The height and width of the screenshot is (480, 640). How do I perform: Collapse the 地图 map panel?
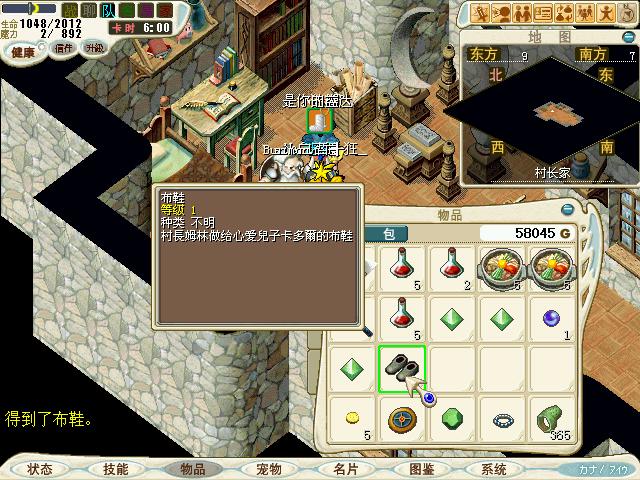coord(628,34)
